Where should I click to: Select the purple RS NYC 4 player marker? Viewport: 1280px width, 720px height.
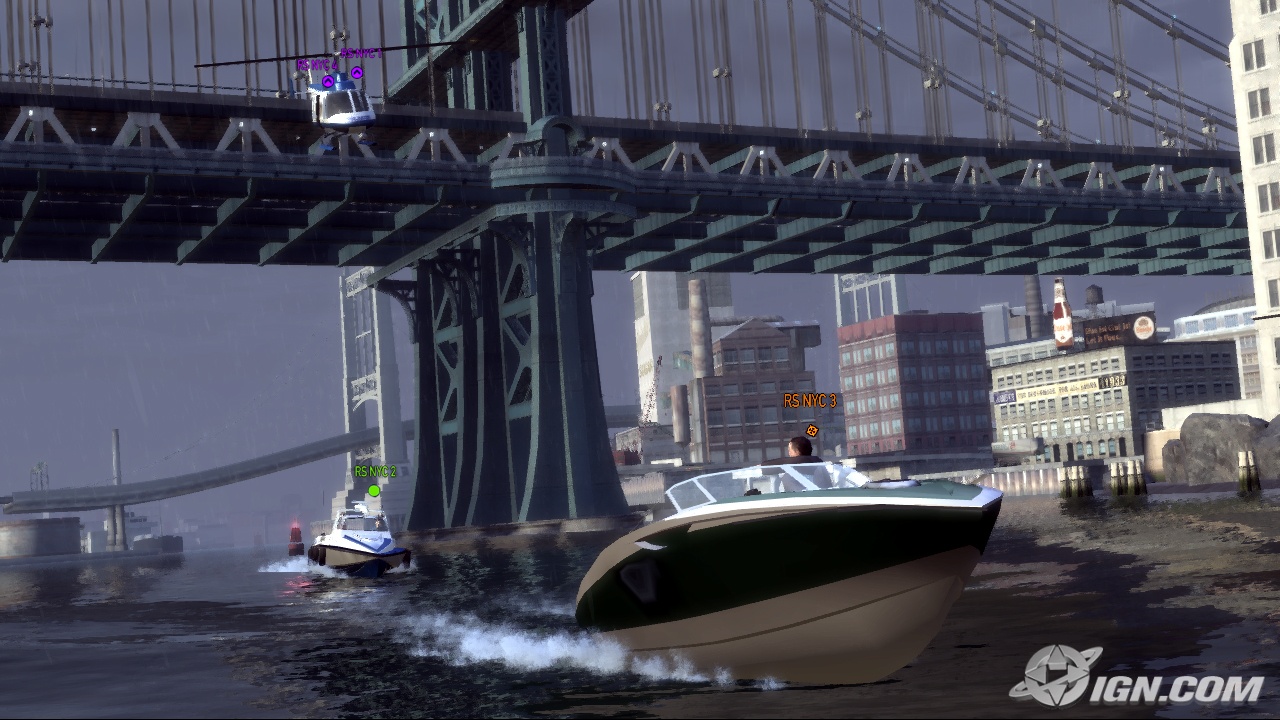tap(328, 81)
